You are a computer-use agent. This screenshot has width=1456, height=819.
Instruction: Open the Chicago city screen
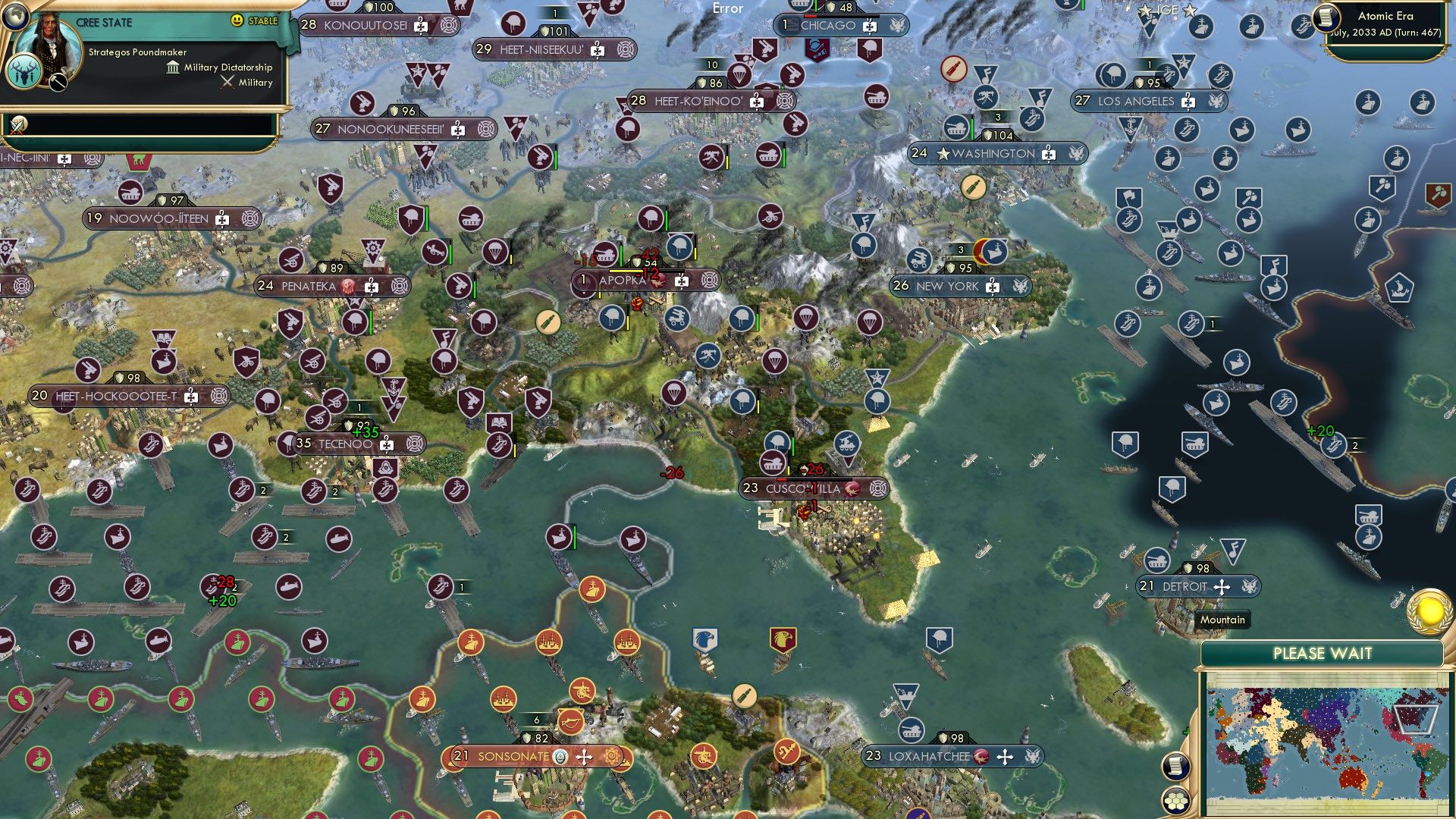pyautogui.click(x=830, y=25)
